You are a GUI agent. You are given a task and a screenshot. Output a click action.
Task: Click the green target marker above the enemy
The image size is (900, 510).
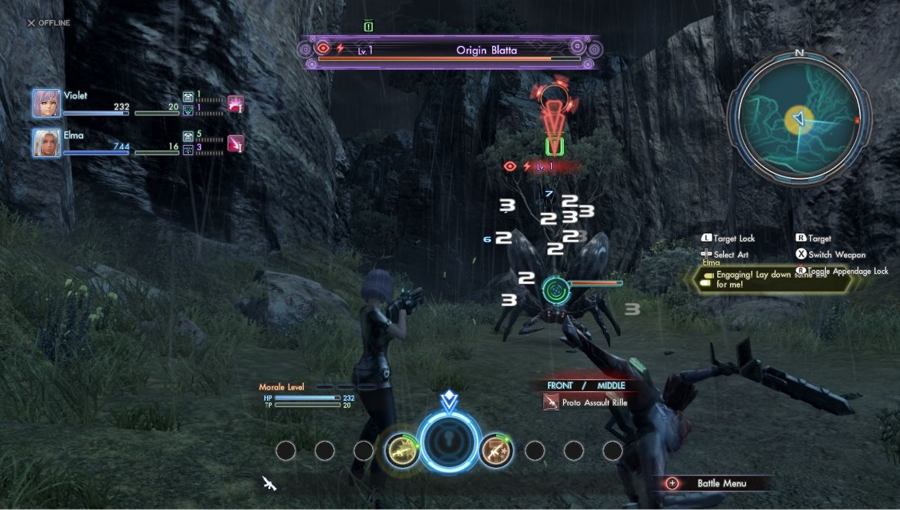pyautogui.click(x=554, y=147)
